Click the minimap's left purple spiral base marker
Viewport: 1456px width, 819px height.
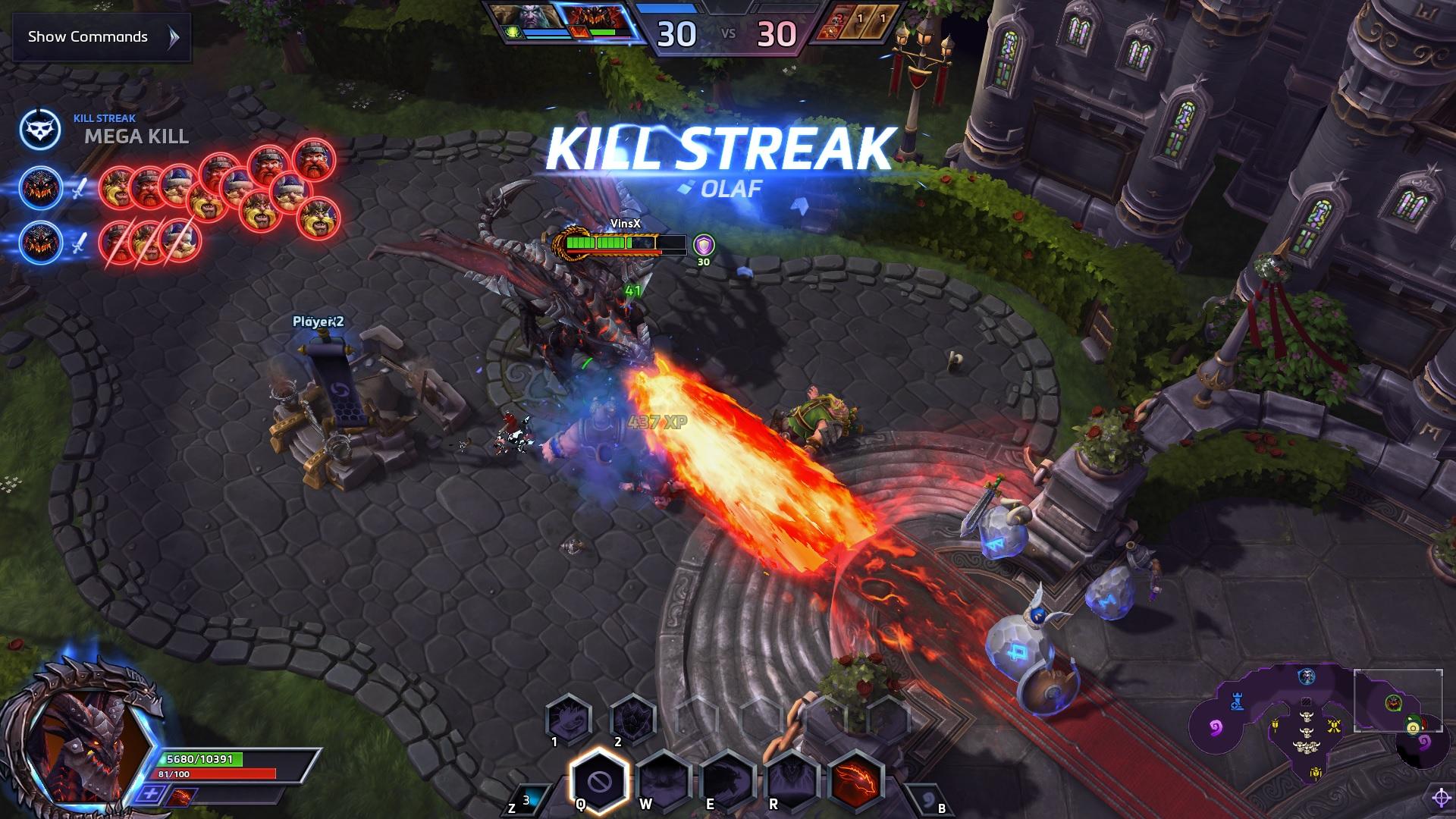pyautogui.click(x=1215, y=729)
